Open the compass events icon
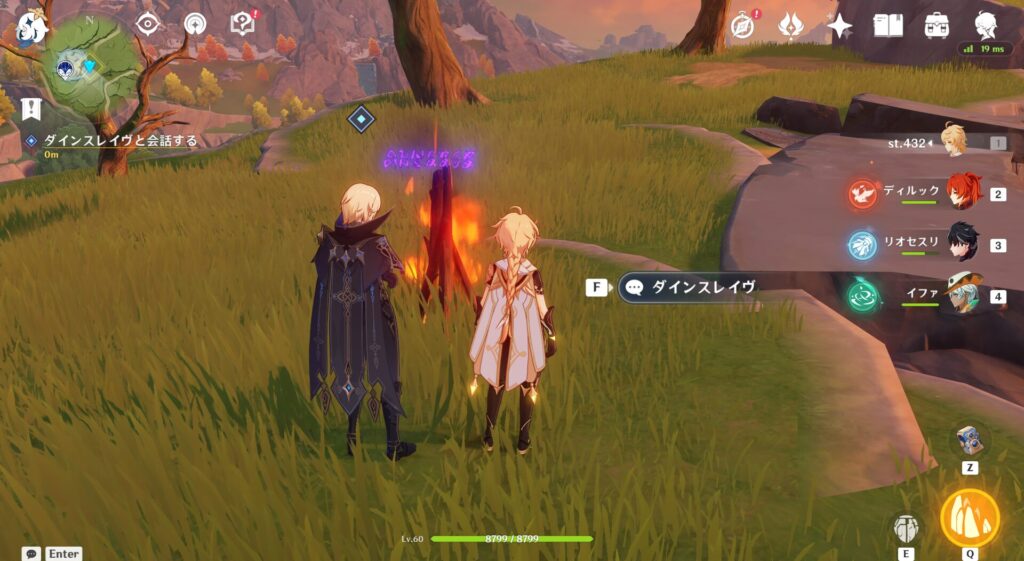 click(x=742, y=26)
